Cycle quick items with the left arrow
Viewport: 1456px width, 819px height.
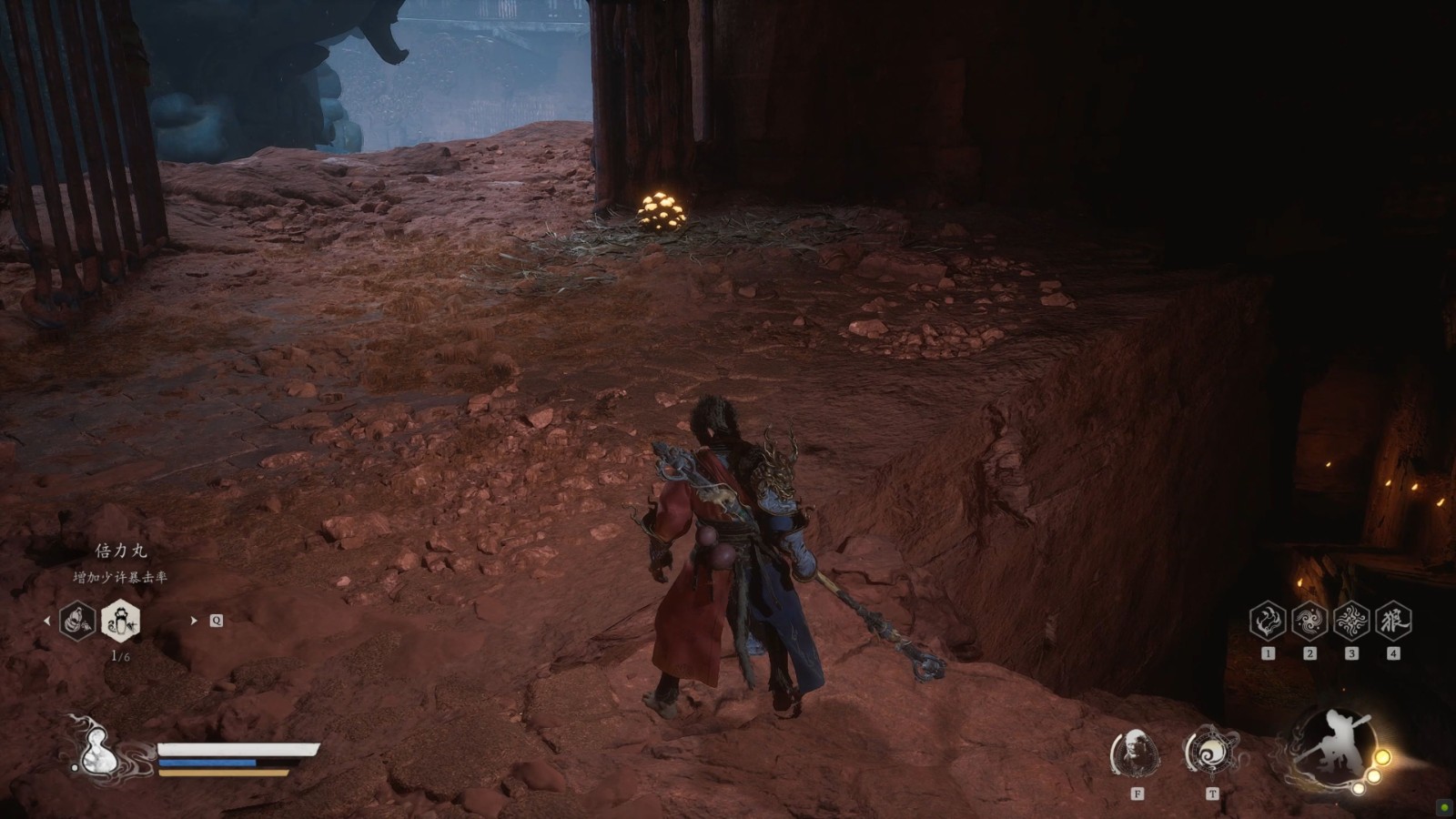47,621
